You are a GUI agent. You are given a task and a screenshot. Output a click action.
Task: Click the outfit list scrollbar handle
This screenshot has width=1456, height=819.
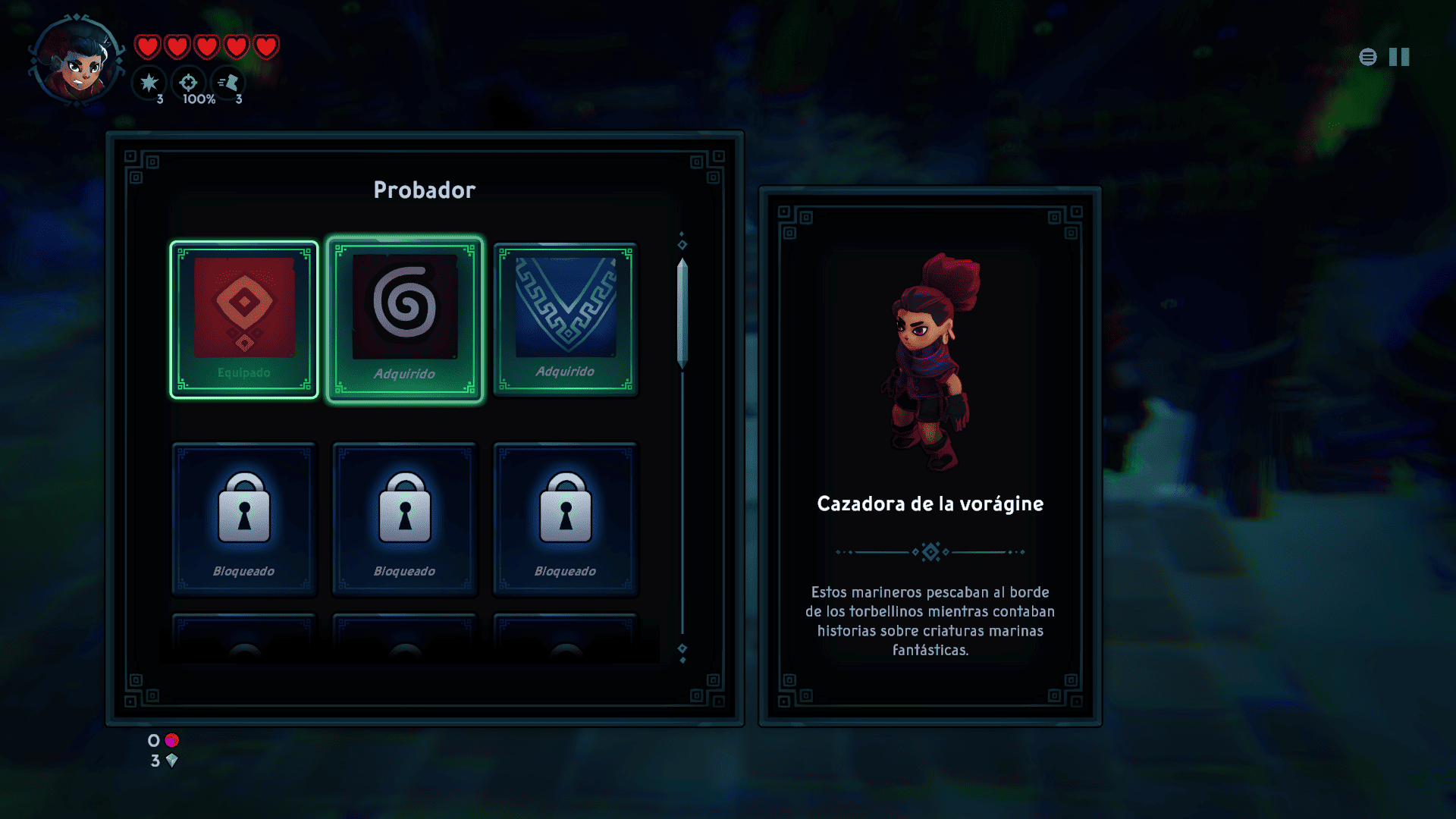point(682,313)
